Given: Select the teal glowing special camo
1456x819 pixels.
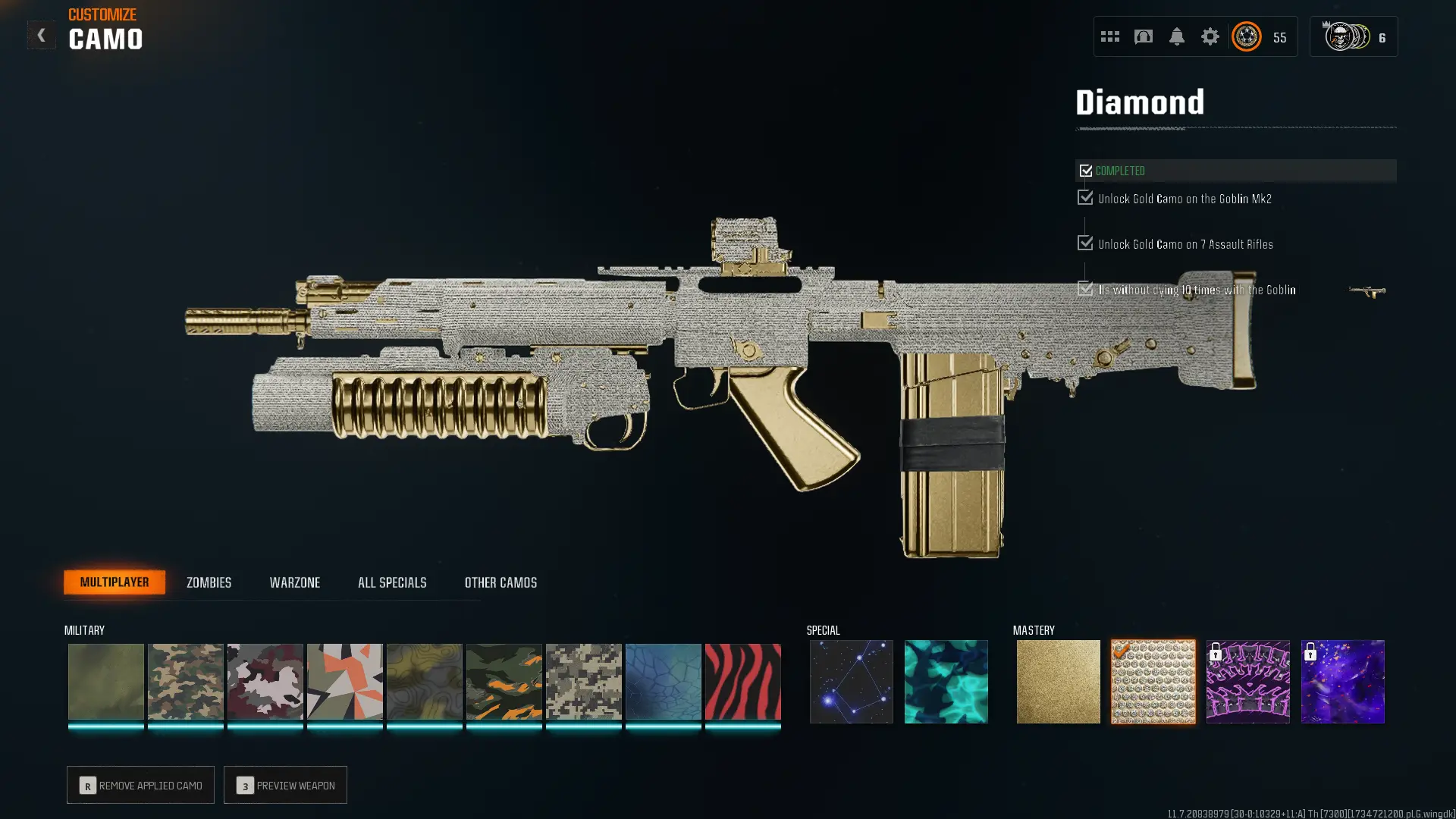Looking at the screenshot, I should point(946,681).
